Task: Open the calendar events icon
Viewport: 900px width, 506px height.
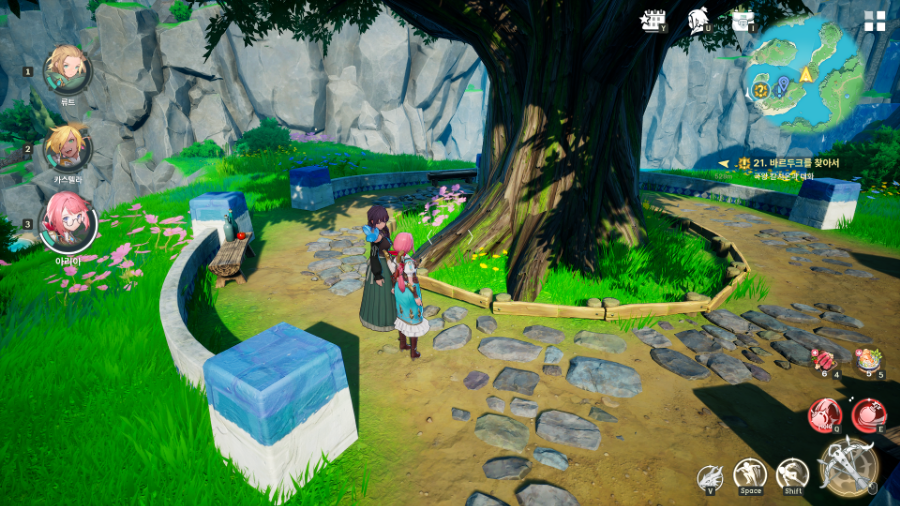Action: pyautogui.click(x=654, y=21)
